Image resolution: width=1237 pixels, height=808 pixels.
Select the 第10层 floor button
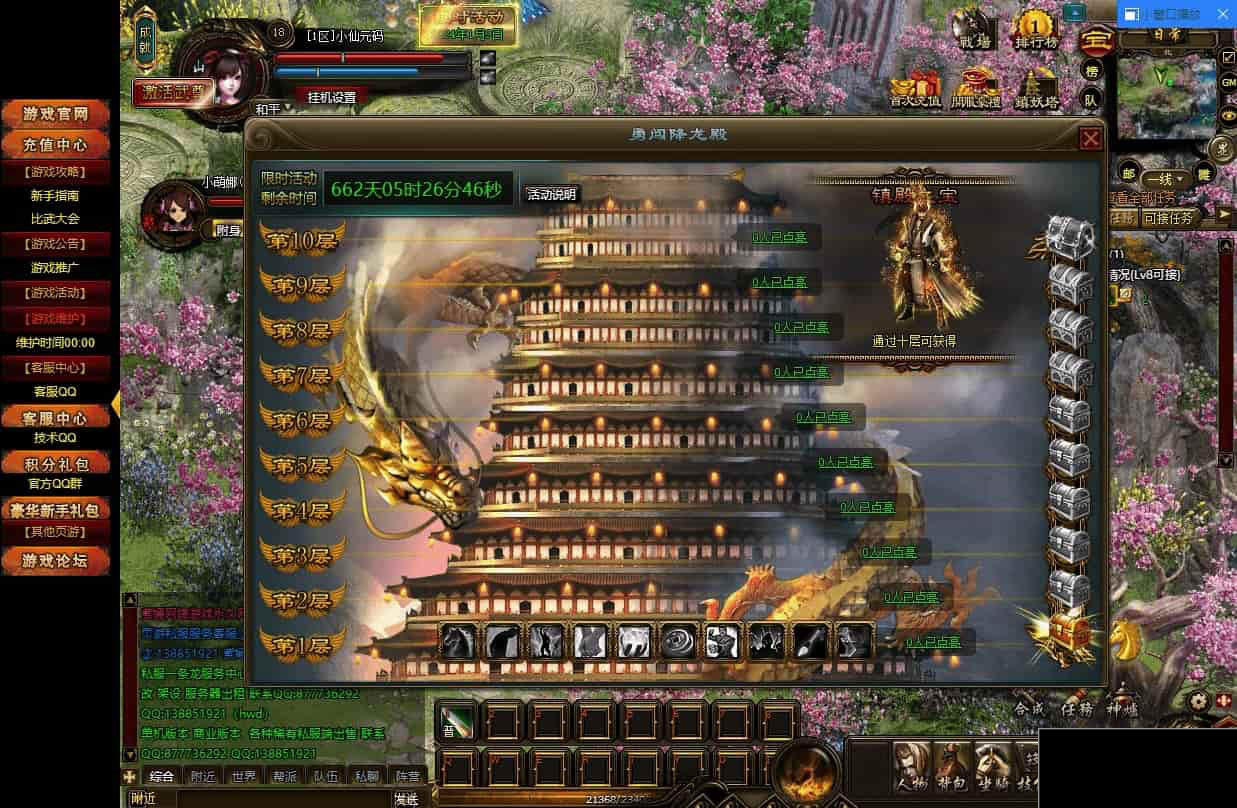(x=302, y=242)
